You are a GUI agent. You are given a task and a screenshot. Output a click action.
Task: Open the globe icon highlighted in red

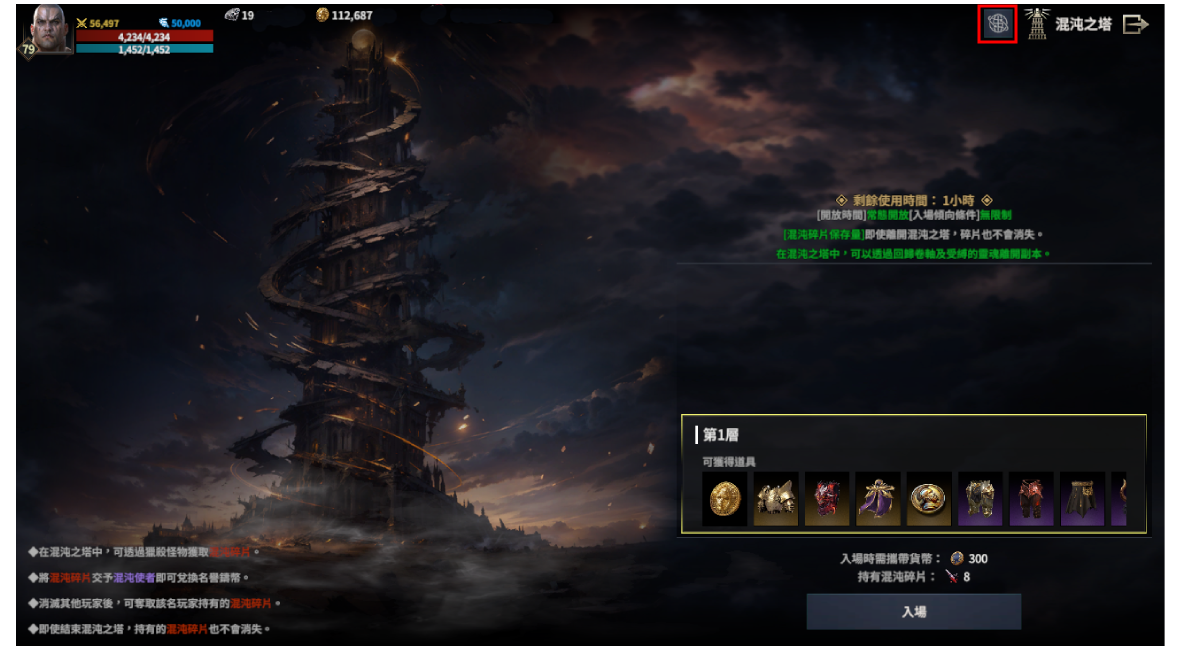point(997,24)
